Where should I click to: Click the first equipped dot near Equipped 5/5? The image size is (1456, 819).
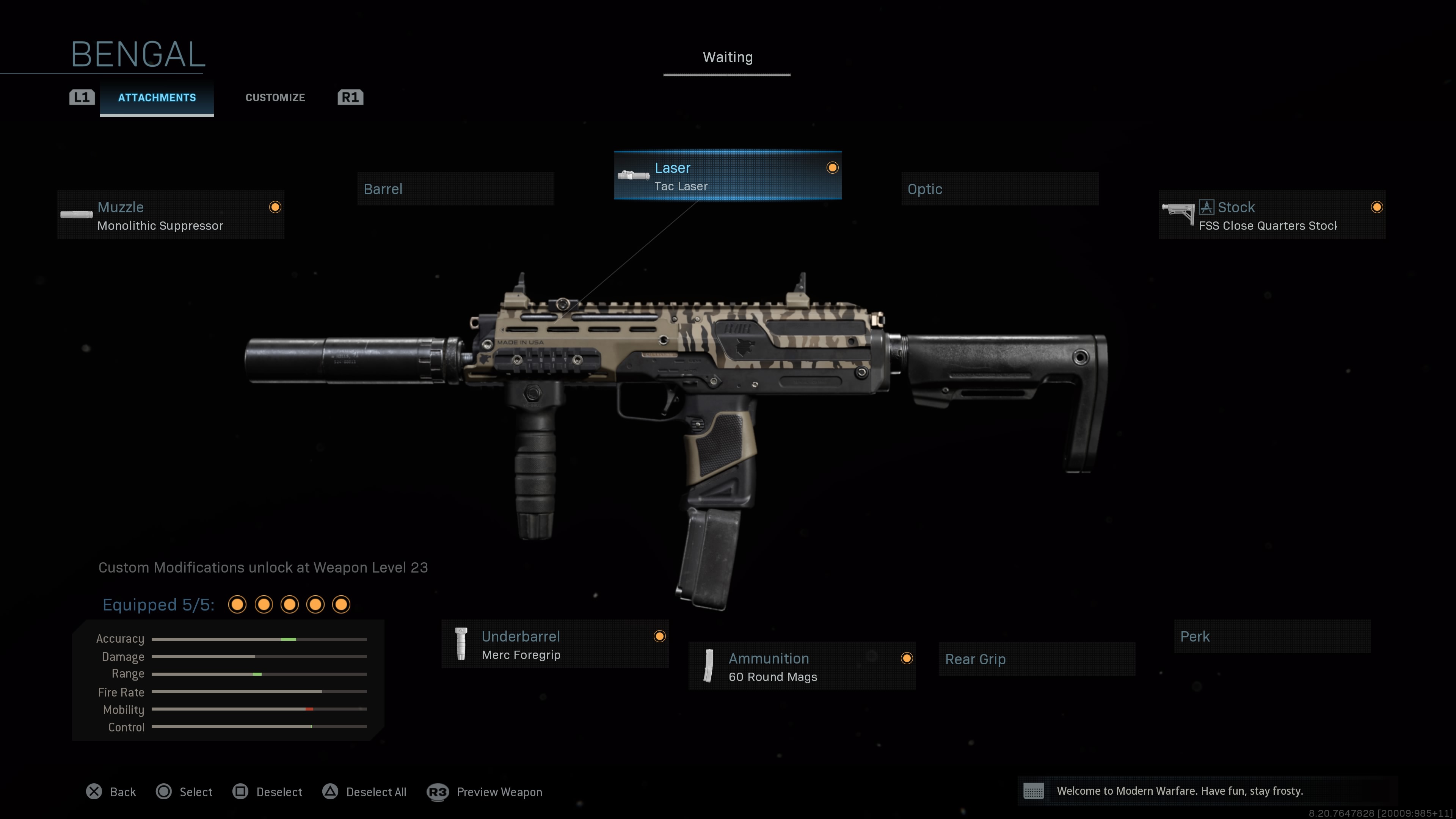[x=237, y=604]
